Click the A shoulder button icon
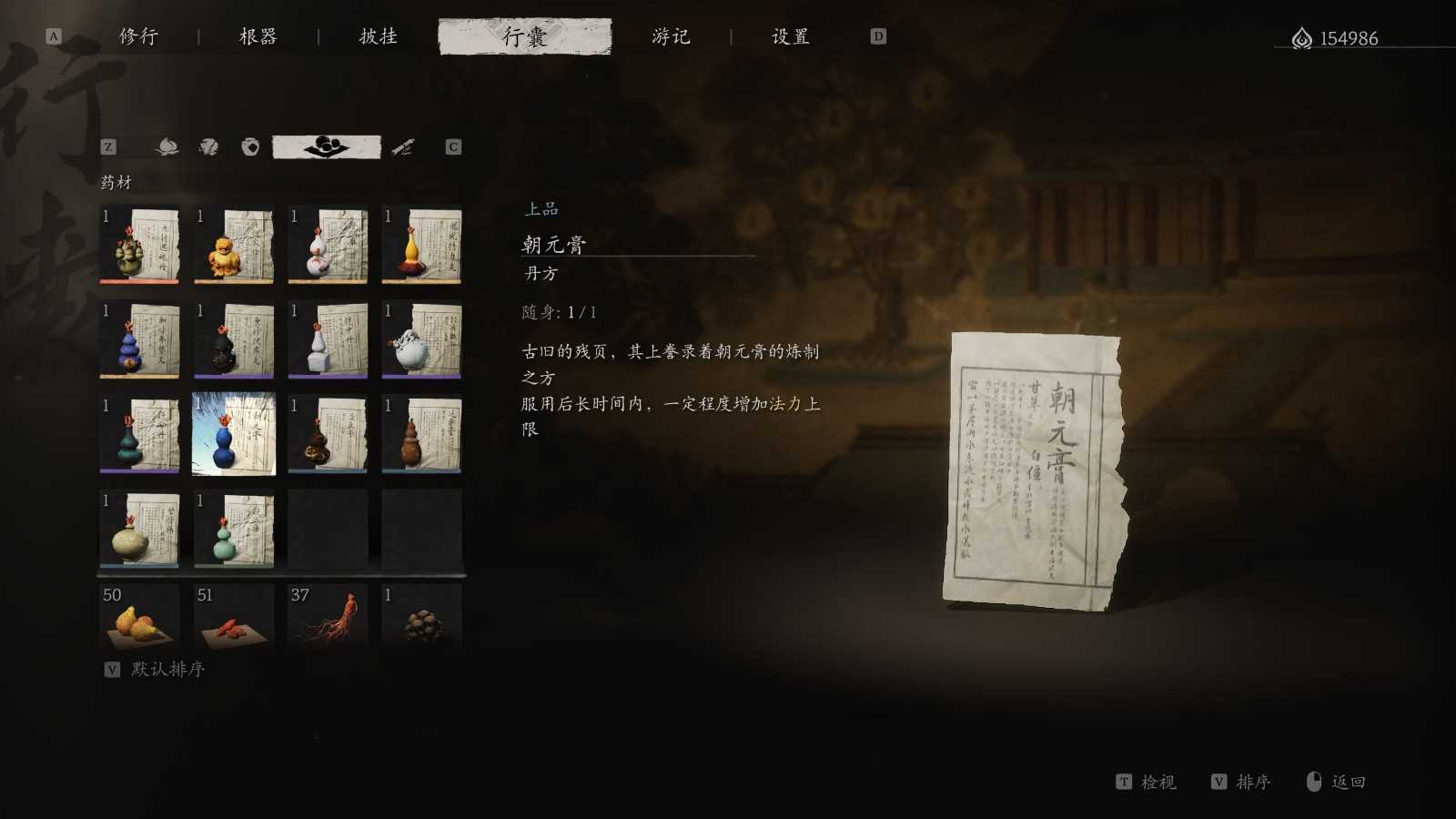1456x819 pixels. 53,37
